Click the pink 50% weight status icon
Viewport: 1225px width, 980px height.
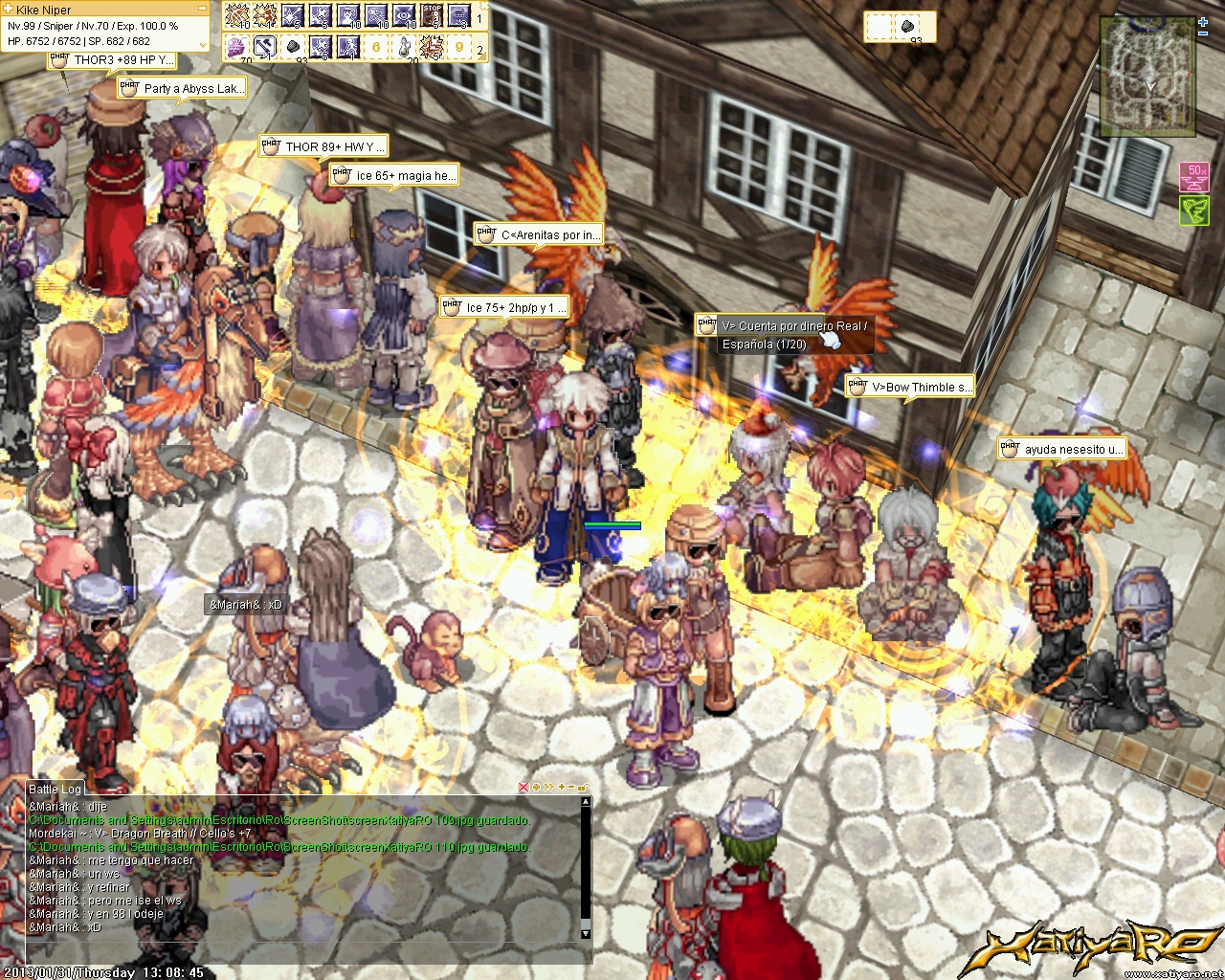pos(1193,176)
